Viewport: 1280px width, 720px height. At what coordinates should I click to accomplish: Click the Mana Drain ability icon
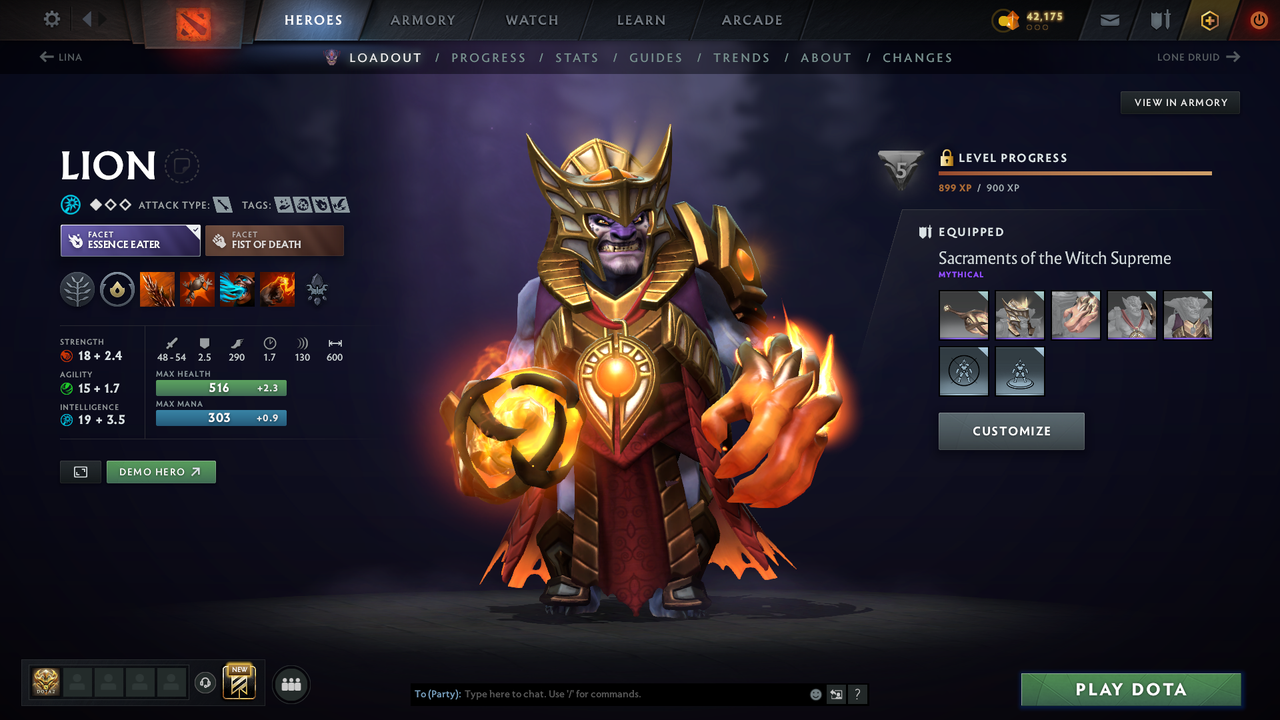click(238, 290)
